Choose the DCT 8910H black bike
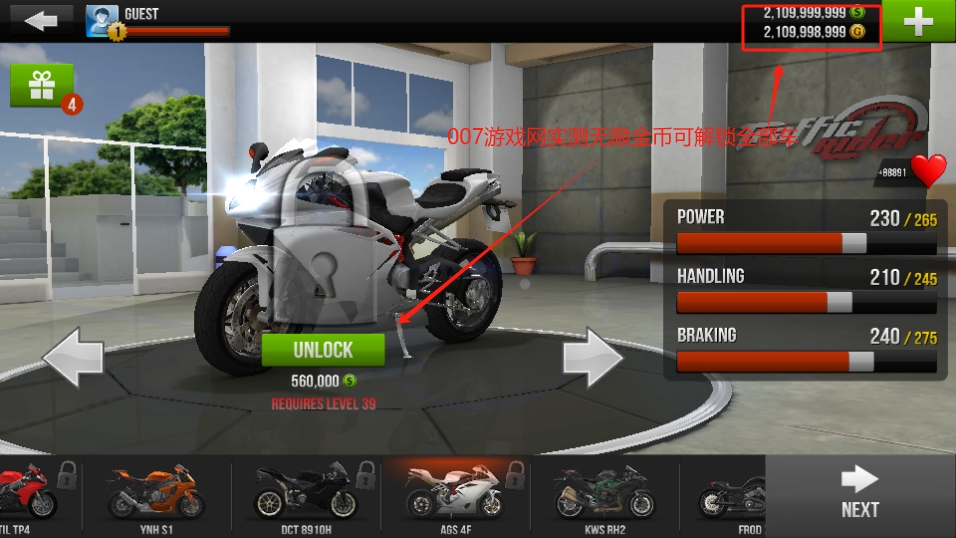The width and height of the screenshot is (956, 538). coord(305,496)
